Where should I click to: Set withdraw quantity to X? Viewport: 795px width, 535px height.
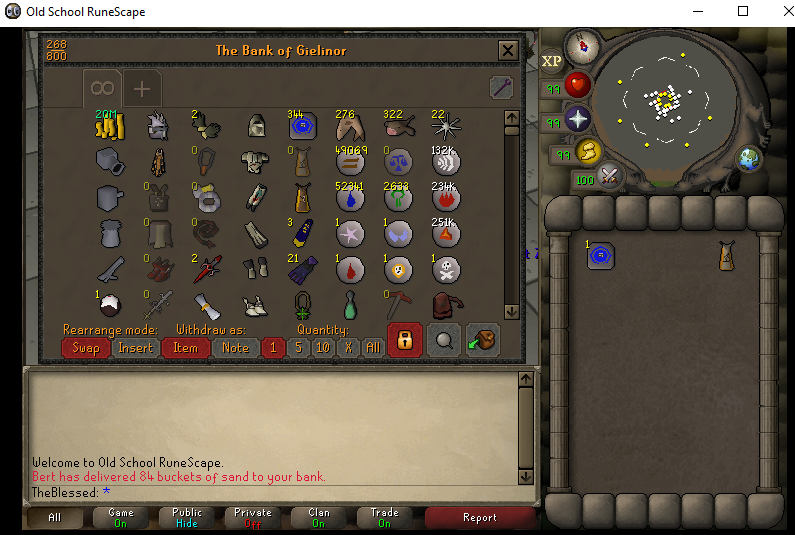click(x=348, y=348)
